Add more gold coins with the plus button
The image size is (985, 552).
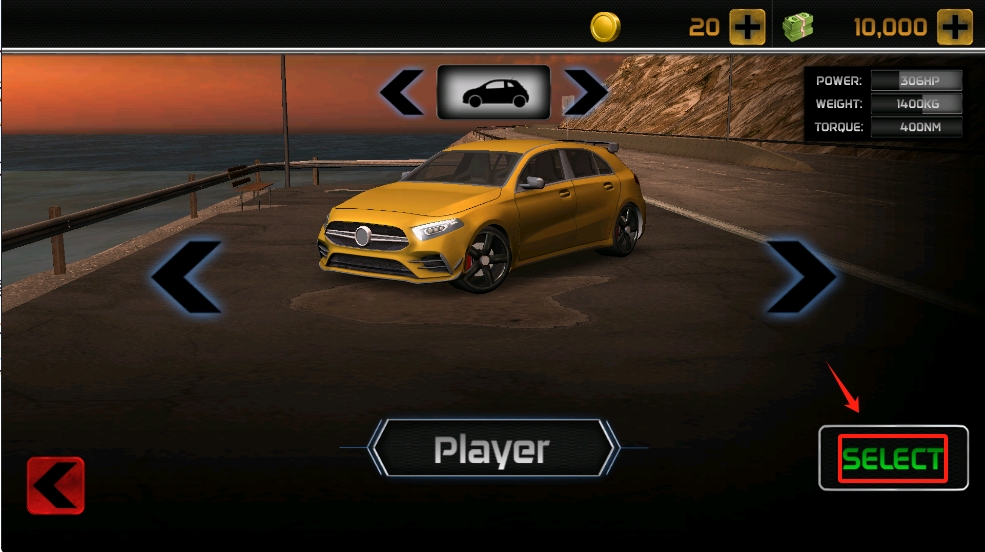tap(747, 27)
